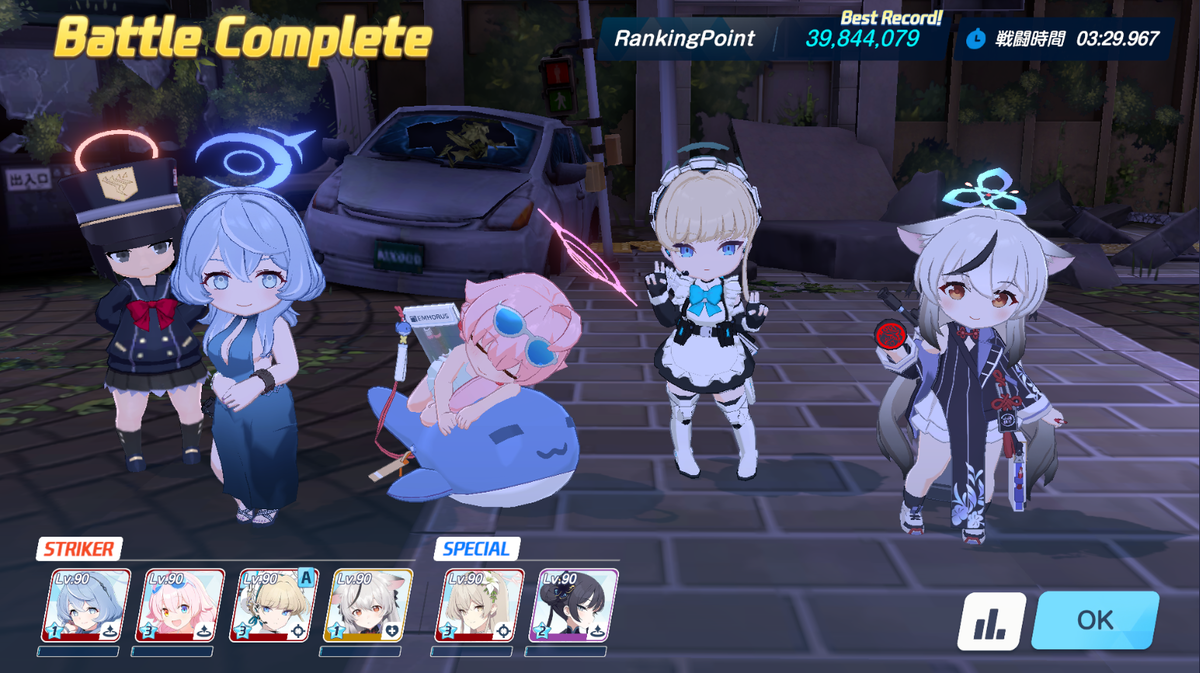Select the blue-haired striker portrait
The image size is (1200, 673).
(86, 606)
